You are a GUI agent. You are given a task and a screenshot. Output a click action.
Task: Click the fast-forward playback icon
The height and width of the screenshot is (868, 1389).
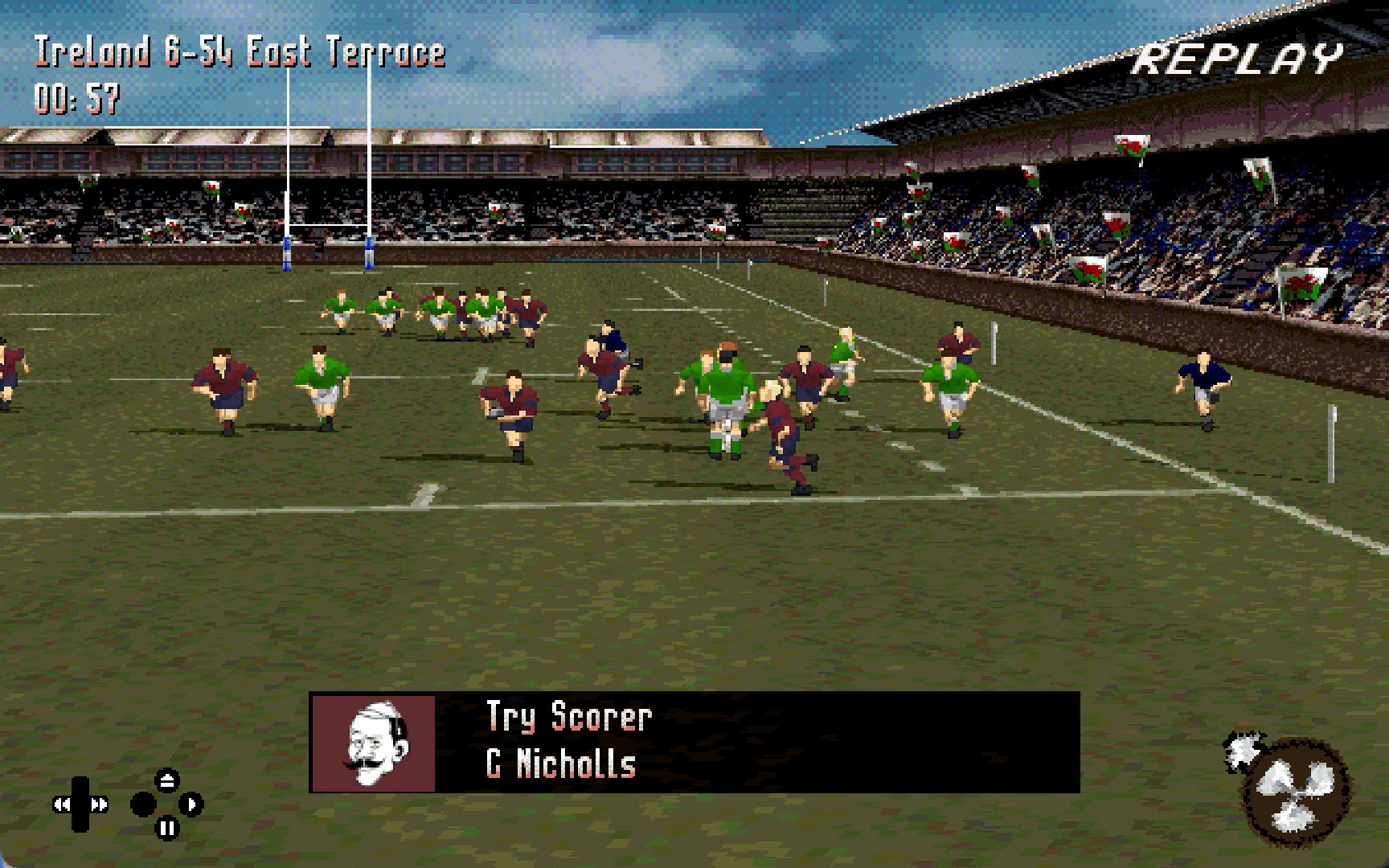tap(100, 804)
